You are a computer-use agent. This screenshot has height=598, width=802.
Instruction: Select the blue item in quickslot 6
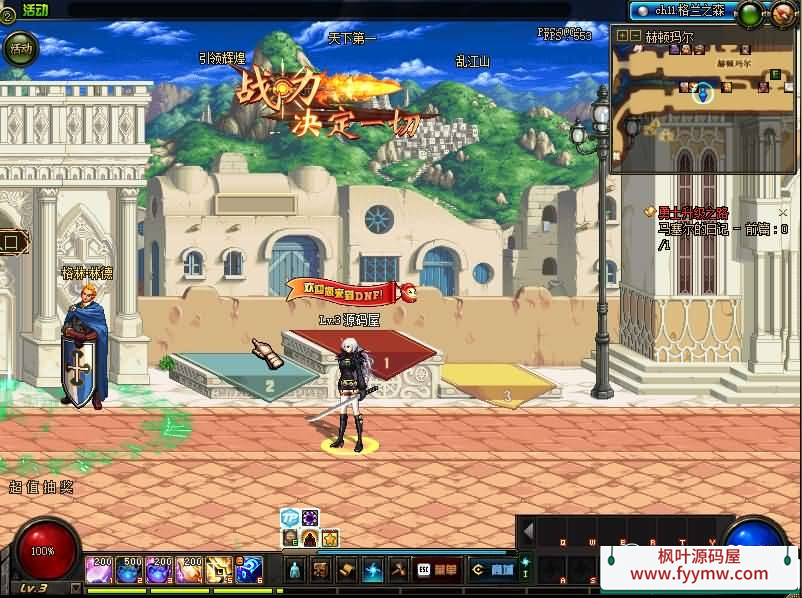[249, 570]
